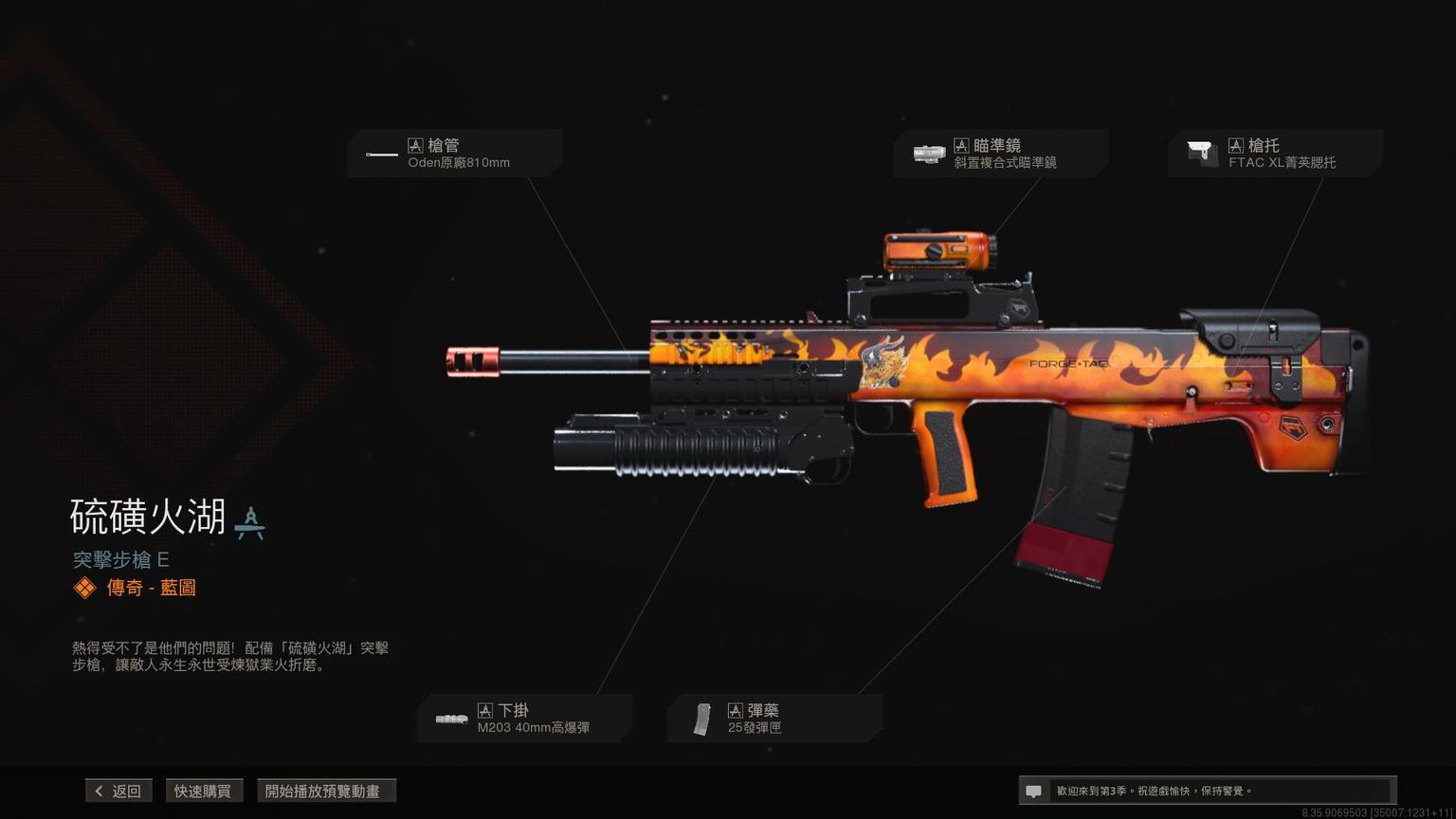Viewport: 1456px width, 819px height.
Task: Click the 返回 back button
Action: [x=118, y=791]
